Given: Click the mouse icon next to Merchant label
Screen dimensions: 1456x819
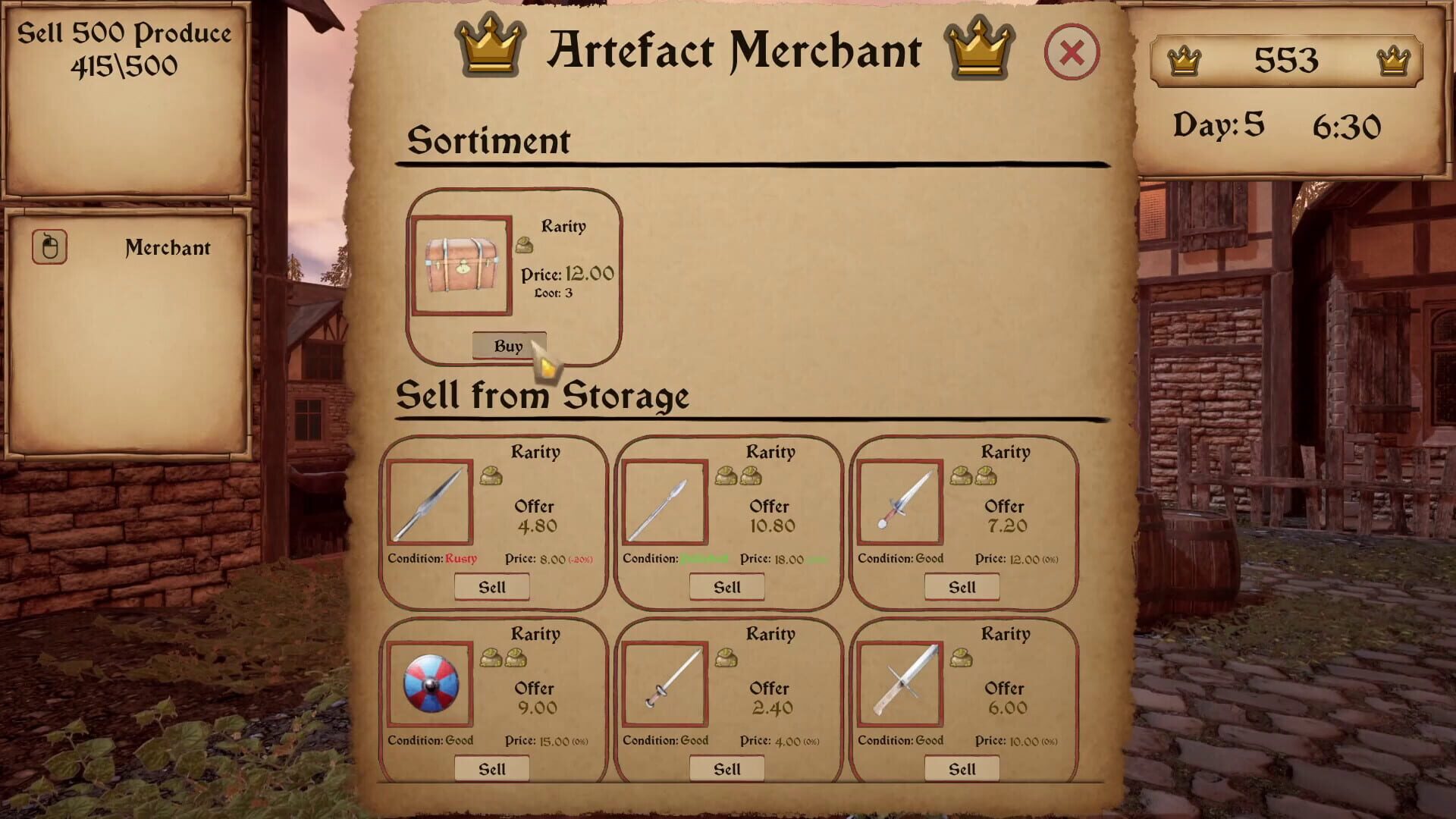Looking at the screenshot, I should (49, 246).
